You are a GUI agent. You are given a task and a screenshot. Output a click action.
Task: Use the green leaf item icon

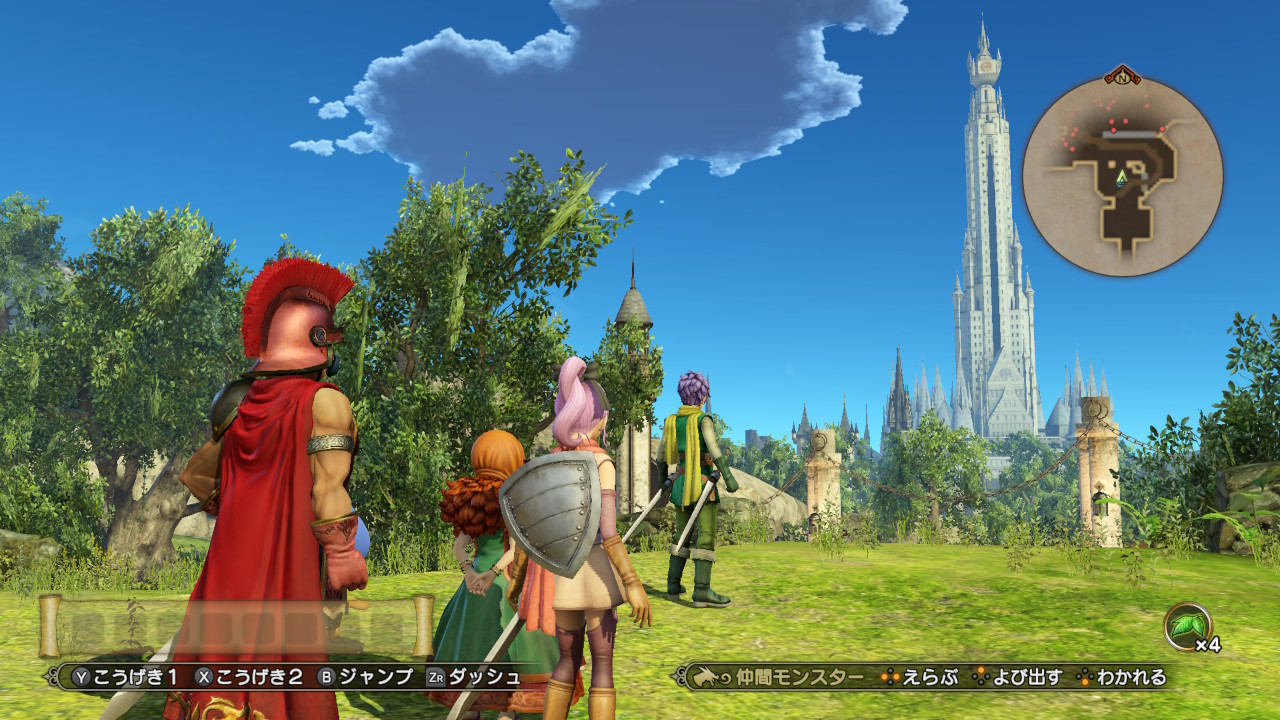(1187, 627)
